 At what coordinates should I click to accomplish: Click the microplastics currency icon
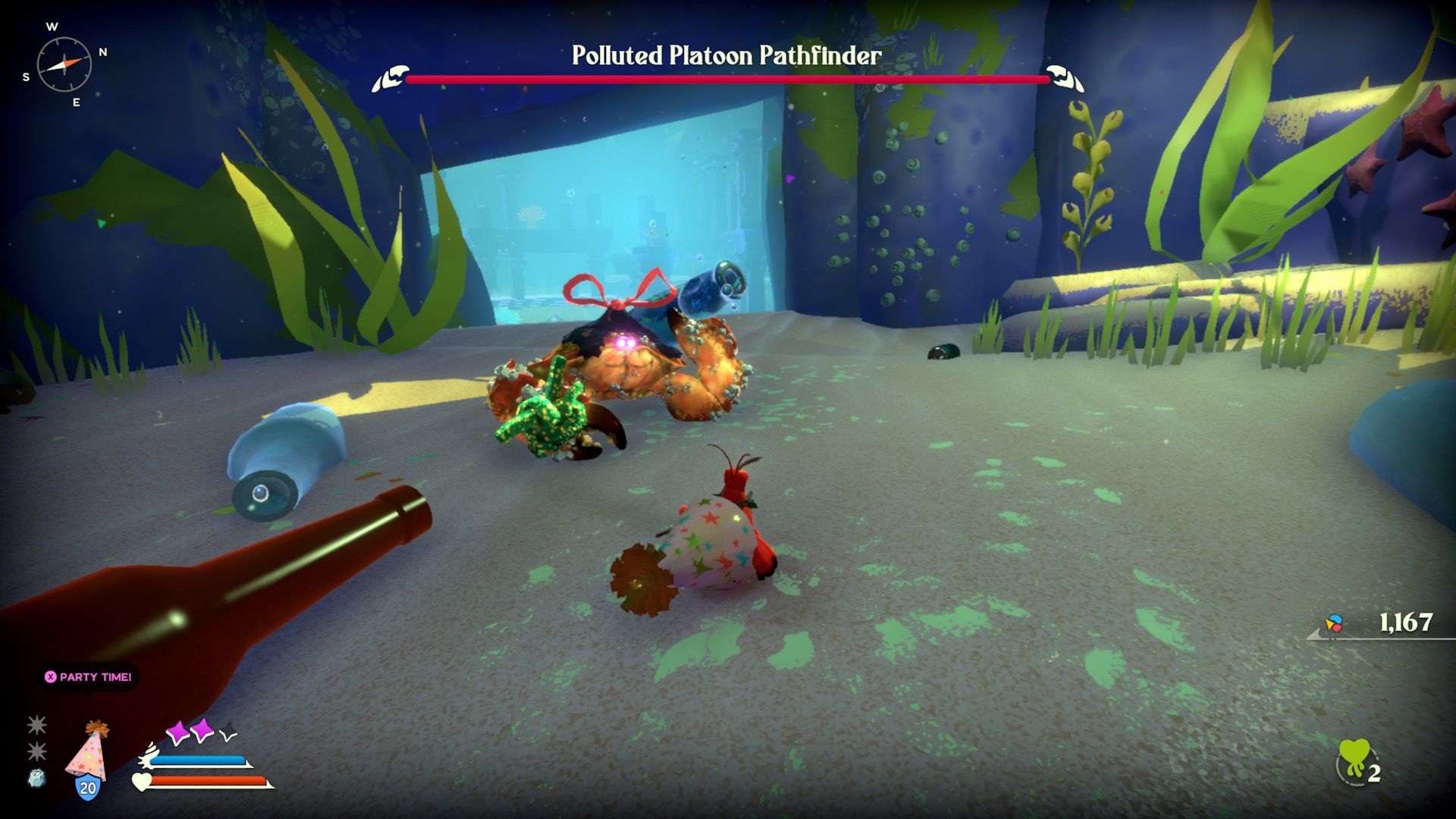[x=1334, y=624]
